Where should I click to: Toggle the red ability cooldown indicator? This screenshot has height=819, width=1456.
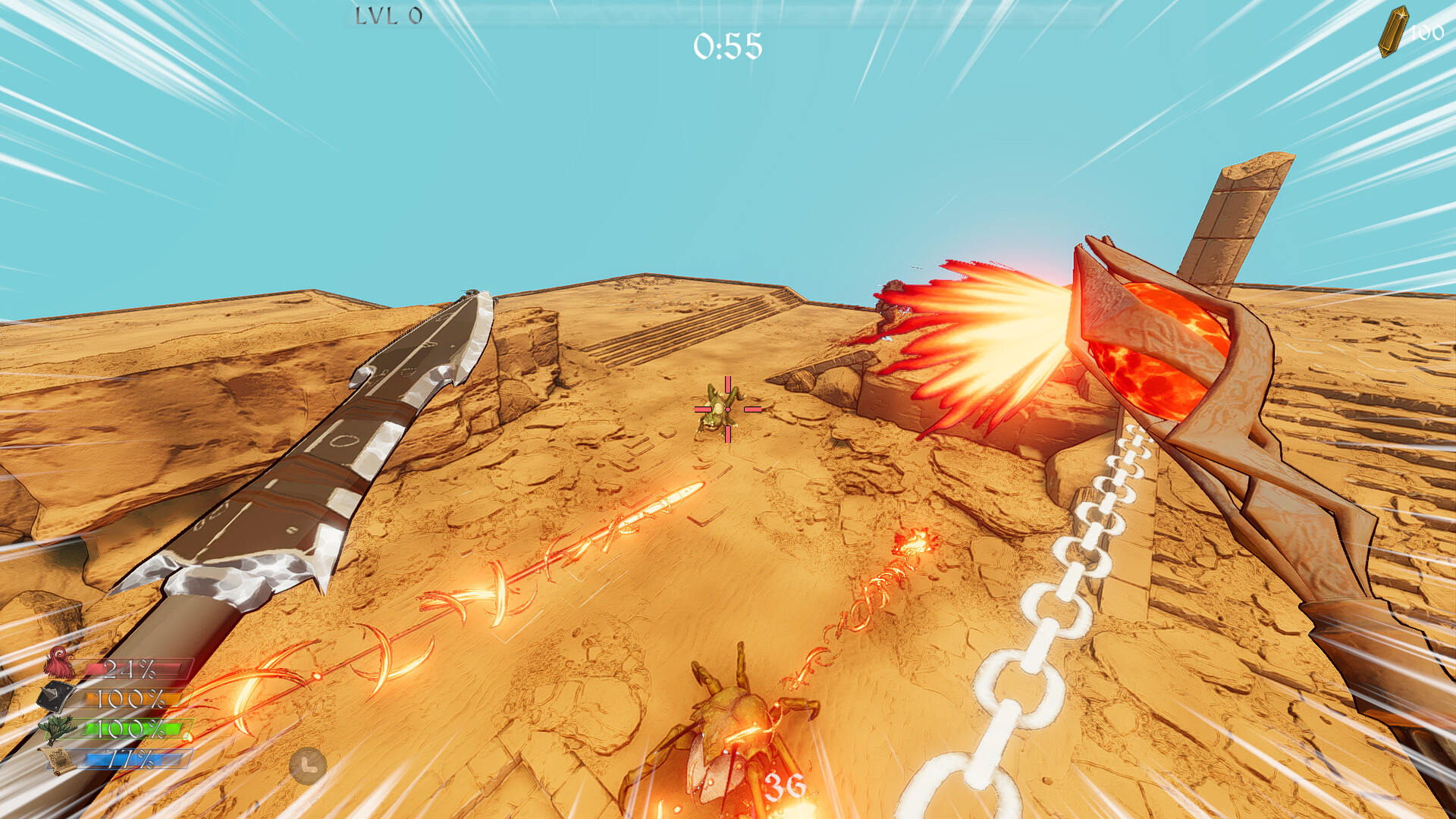click(x=136, y=670)
